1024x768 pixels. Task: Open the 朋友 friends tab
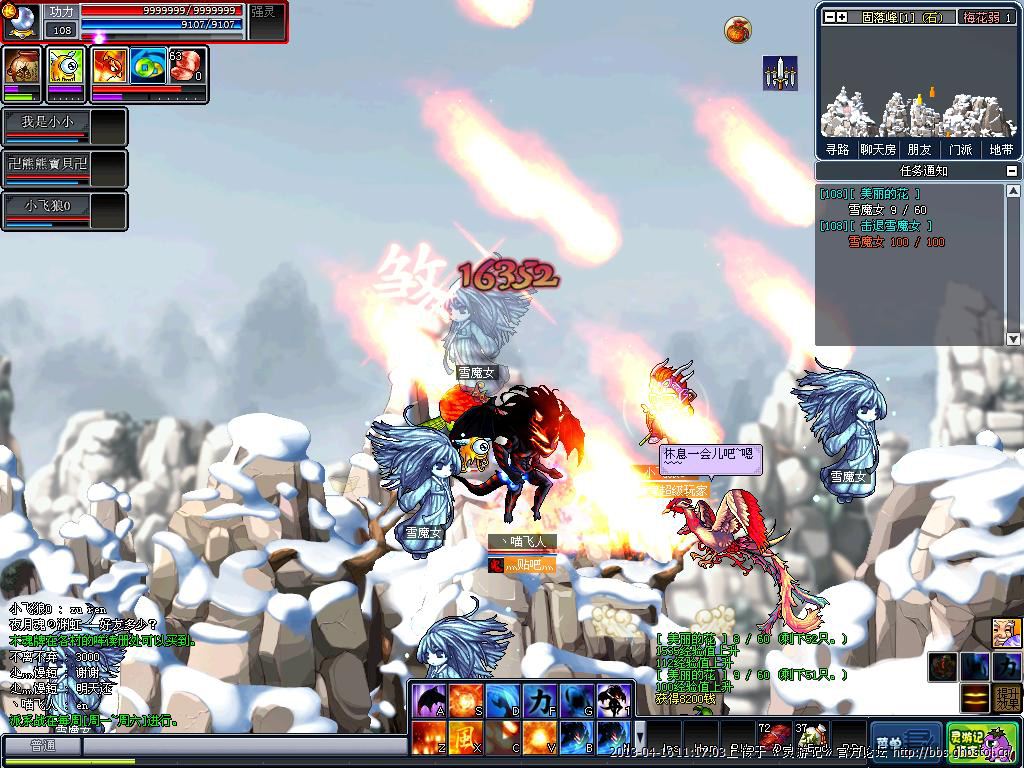[x=919, y=149]
